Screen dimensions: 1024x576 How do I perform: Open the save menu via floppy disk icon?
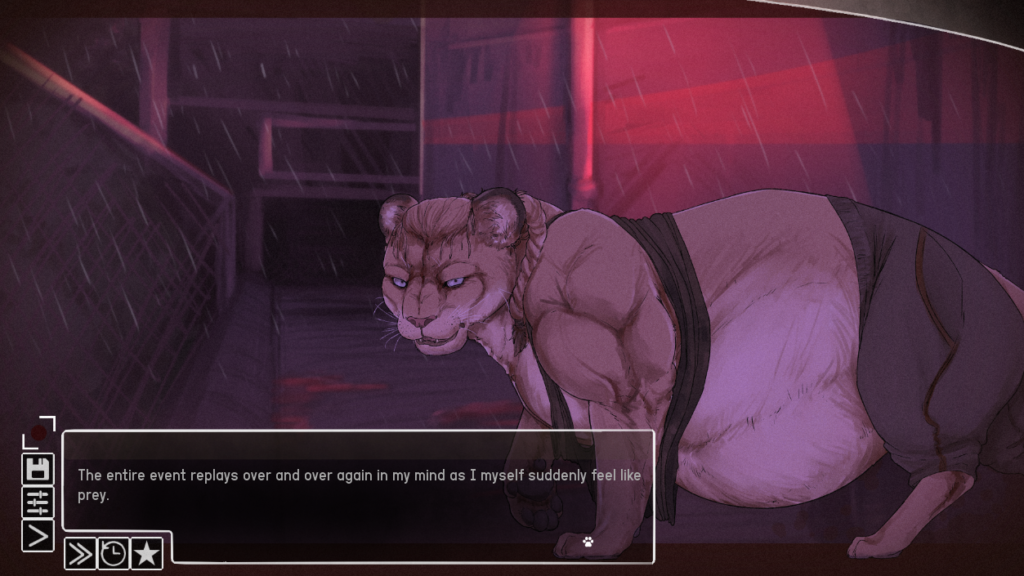pos(38,468)
